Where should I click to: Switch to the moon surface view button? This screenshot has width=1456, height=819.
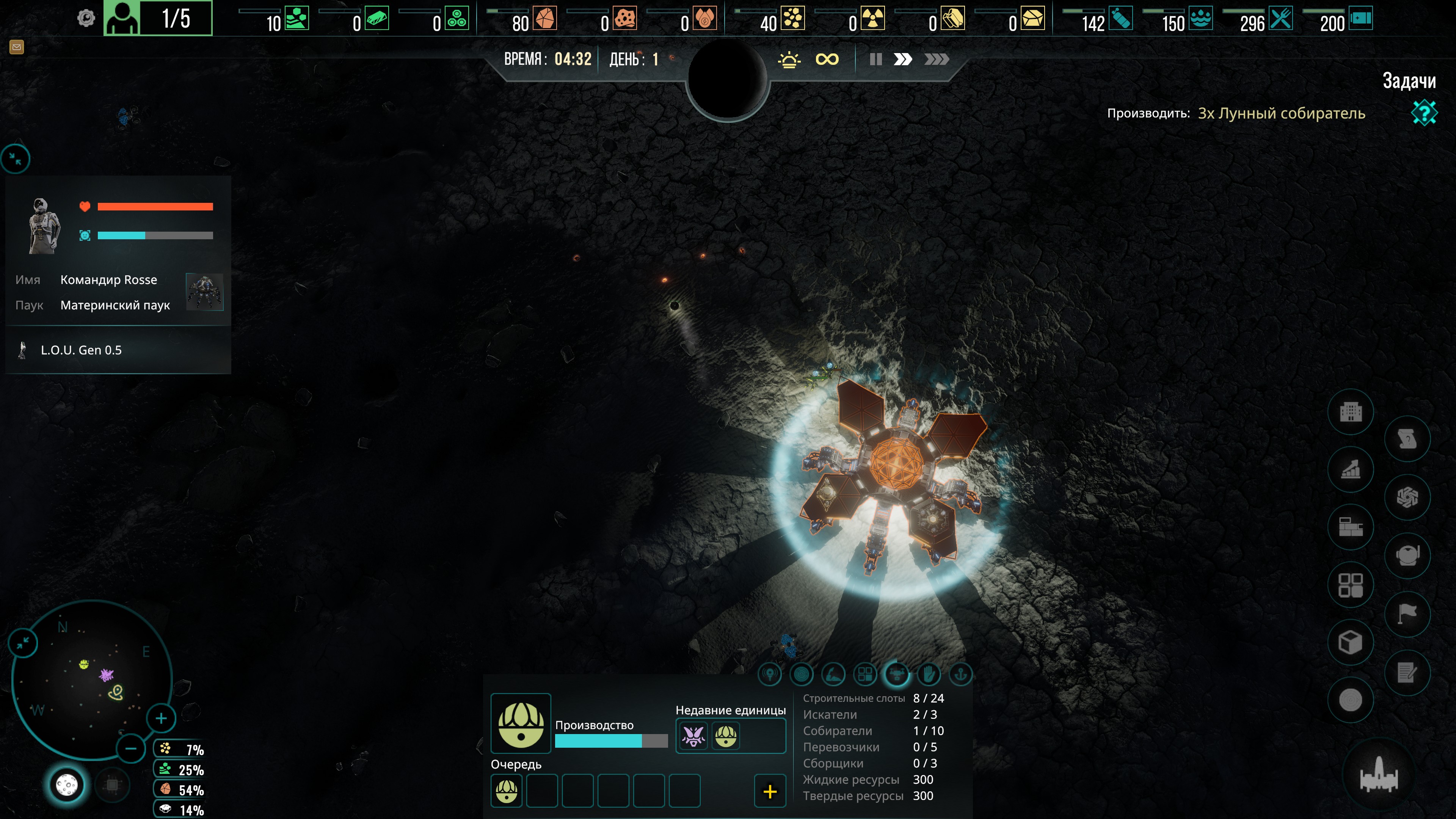[x=67, y=785]
